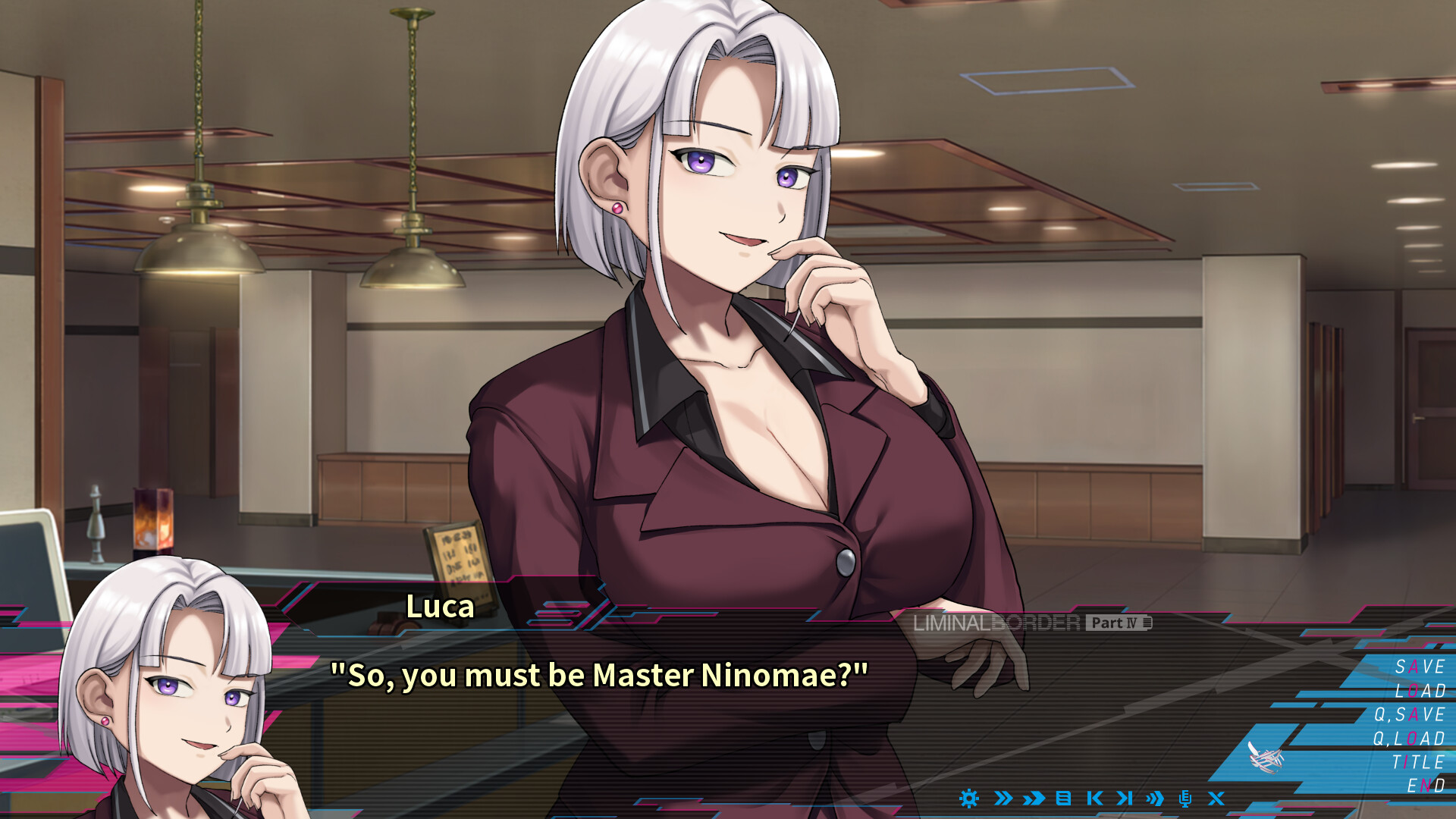Replay Luca's voice with the microphone icon
This screenshot has height=819, width=1456.
pos(1186,799)
